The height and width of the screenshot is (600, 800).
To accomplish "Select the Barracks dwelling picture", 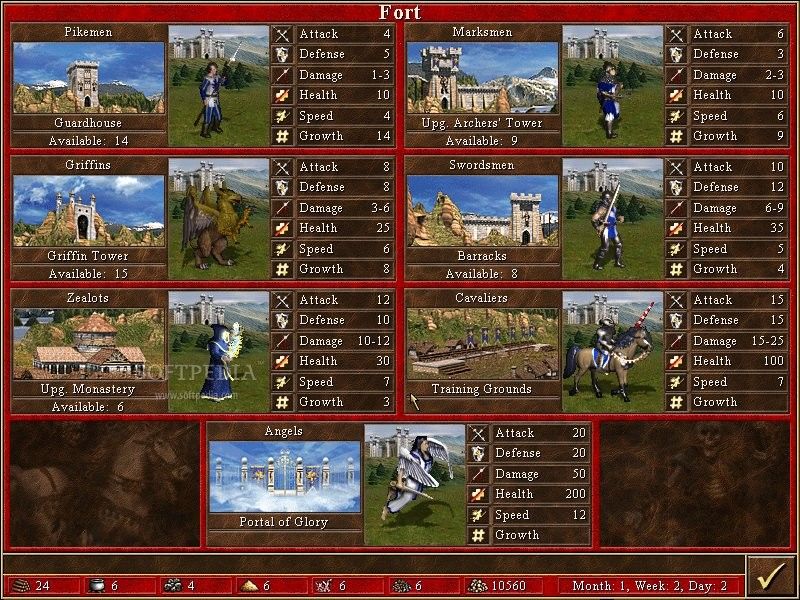I will pyautogui.click(x=482, y=211).
